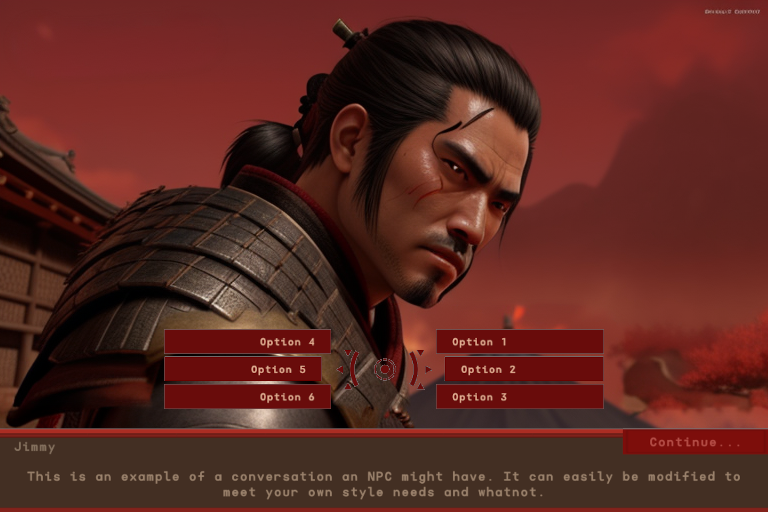768x512 pixels.
Task: Select Option 2 reply
Action: 523,369
